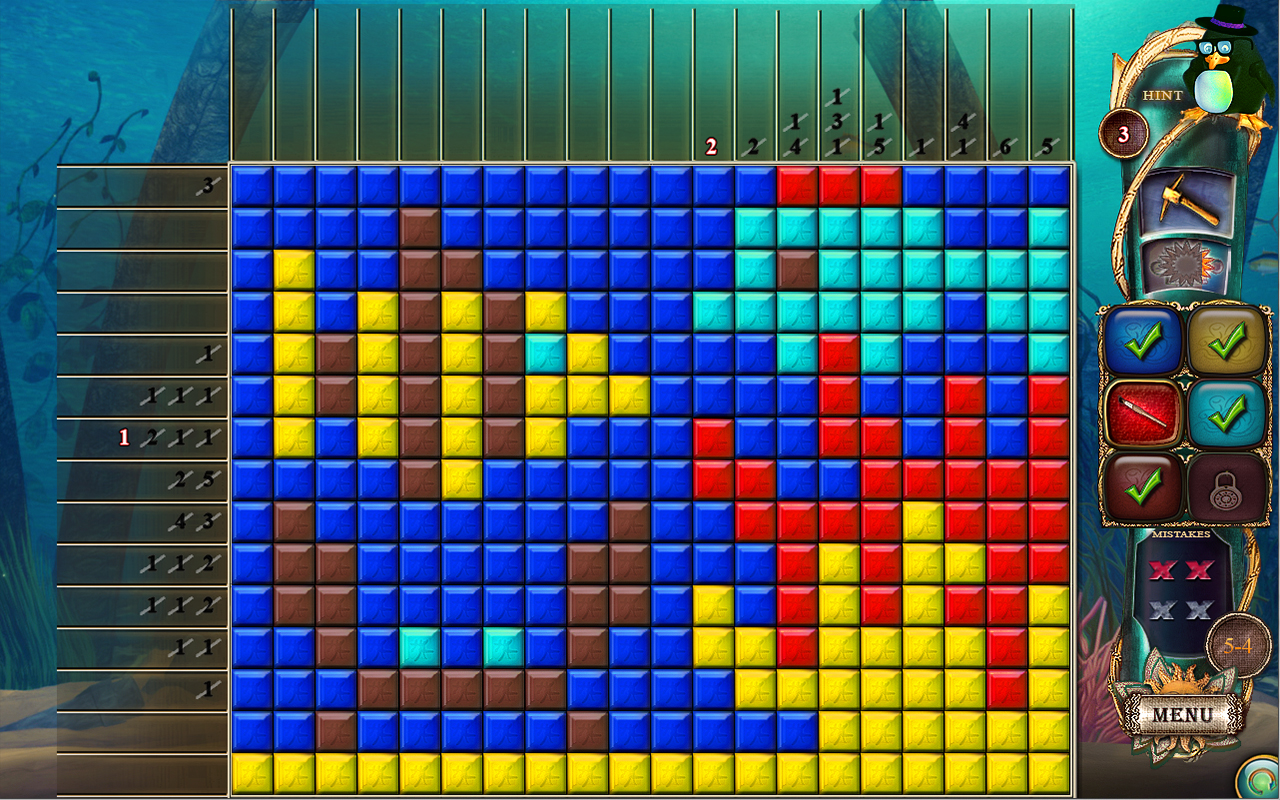This screenshot has height=800, width=1280.
Task: Select the red pen color swatch
Action: pos(1144,411)
